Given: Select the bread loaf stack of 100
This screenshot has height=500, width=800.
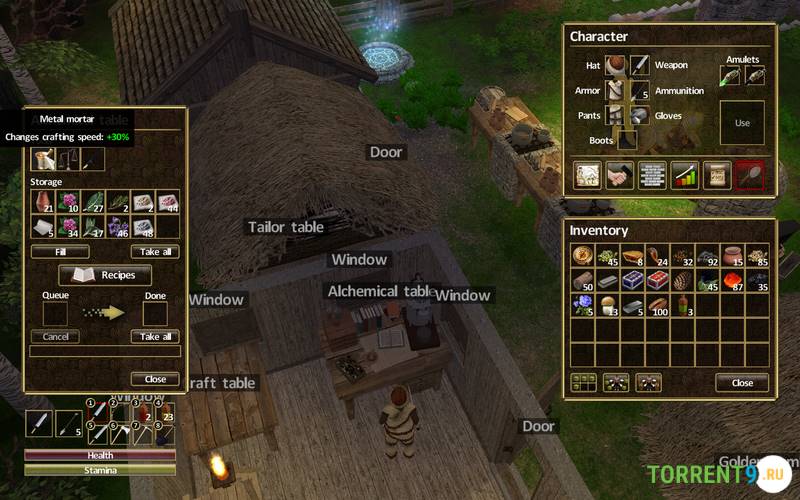Looking at the screenshot, I should 657,305.
